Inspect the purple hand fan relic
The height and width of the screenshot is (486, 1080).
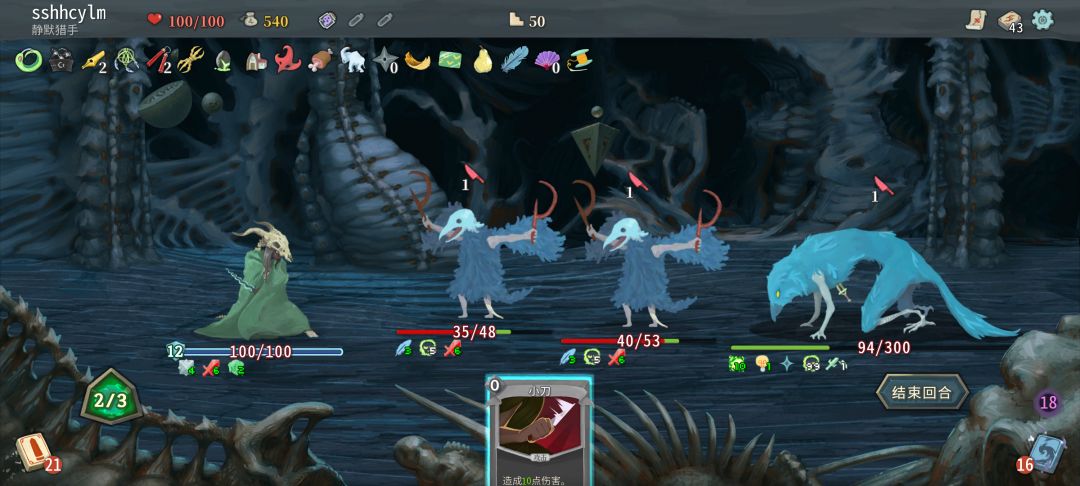pyautogui.click(x=547, y=60)
